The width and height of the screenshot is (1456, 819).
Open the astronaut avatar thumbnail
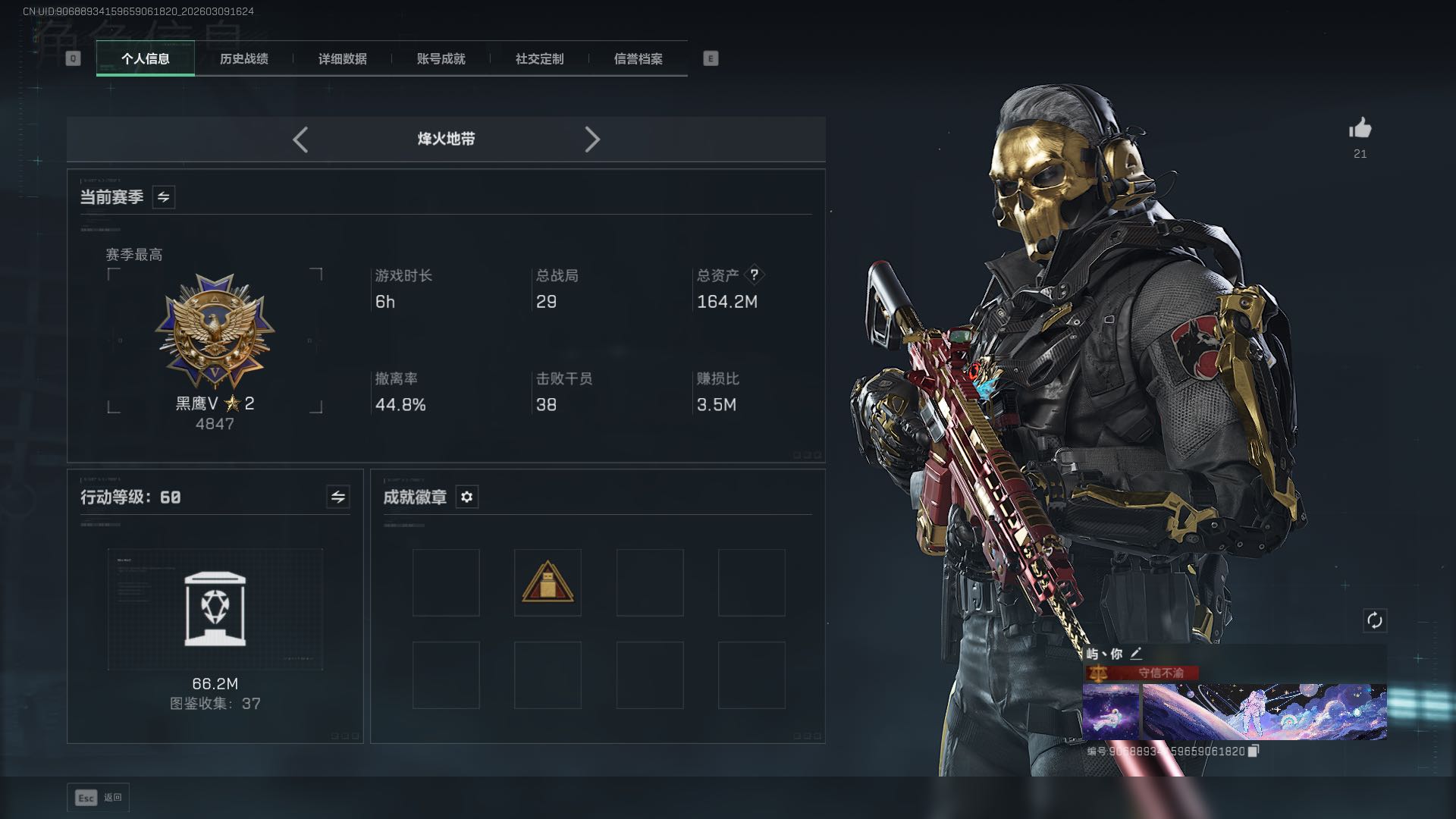[1110, 711]
